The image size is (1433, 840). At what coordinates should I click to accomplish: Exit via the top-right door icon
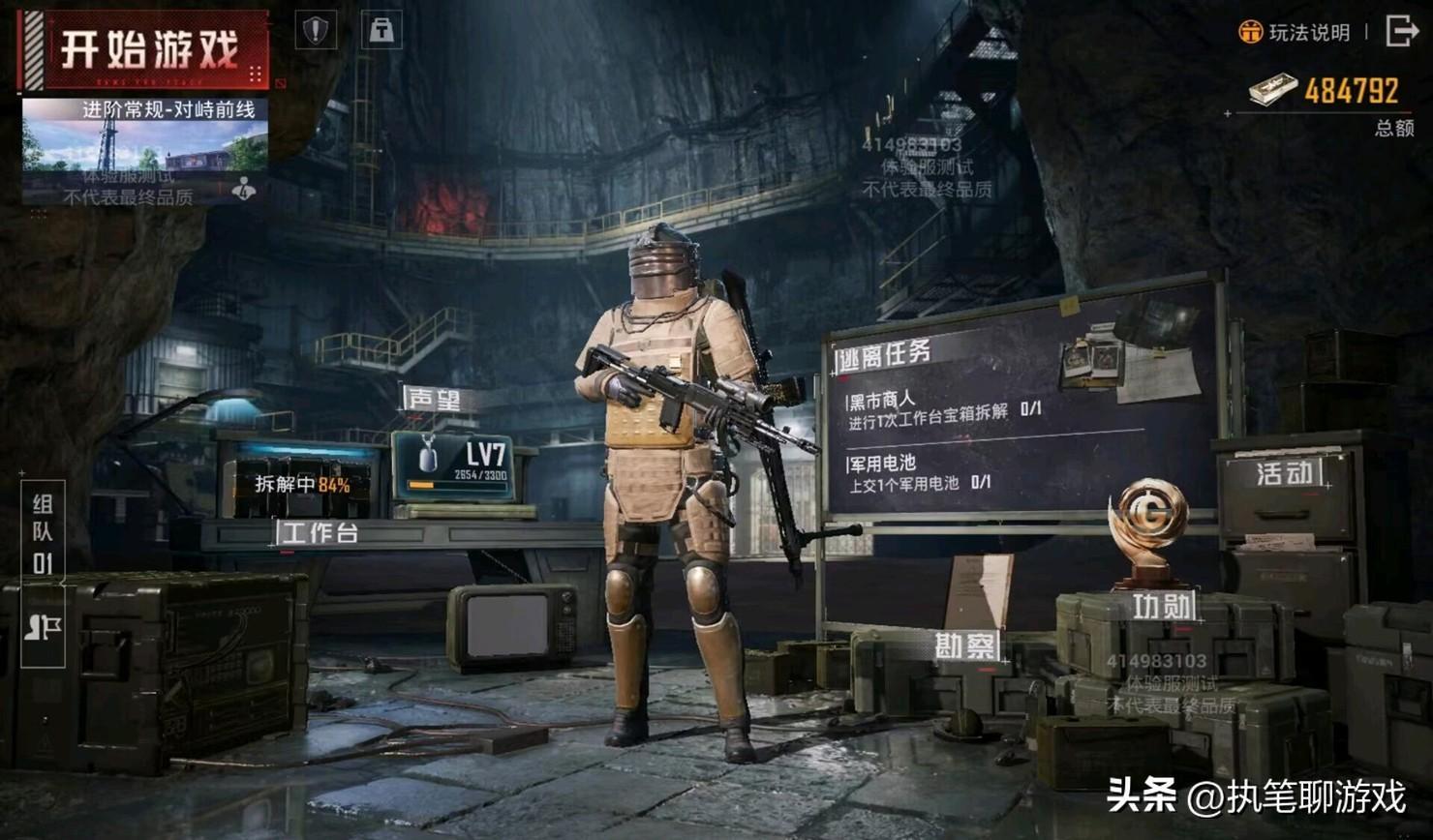(1401, 31)
